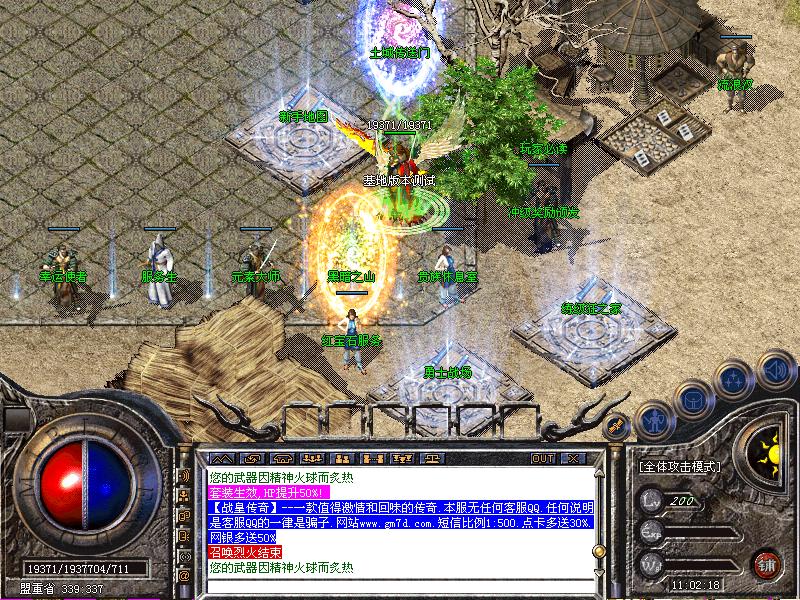Viewport: 800px width, 600px height.
Task: Click the chat text input line
Action: (x=400, y=584)
